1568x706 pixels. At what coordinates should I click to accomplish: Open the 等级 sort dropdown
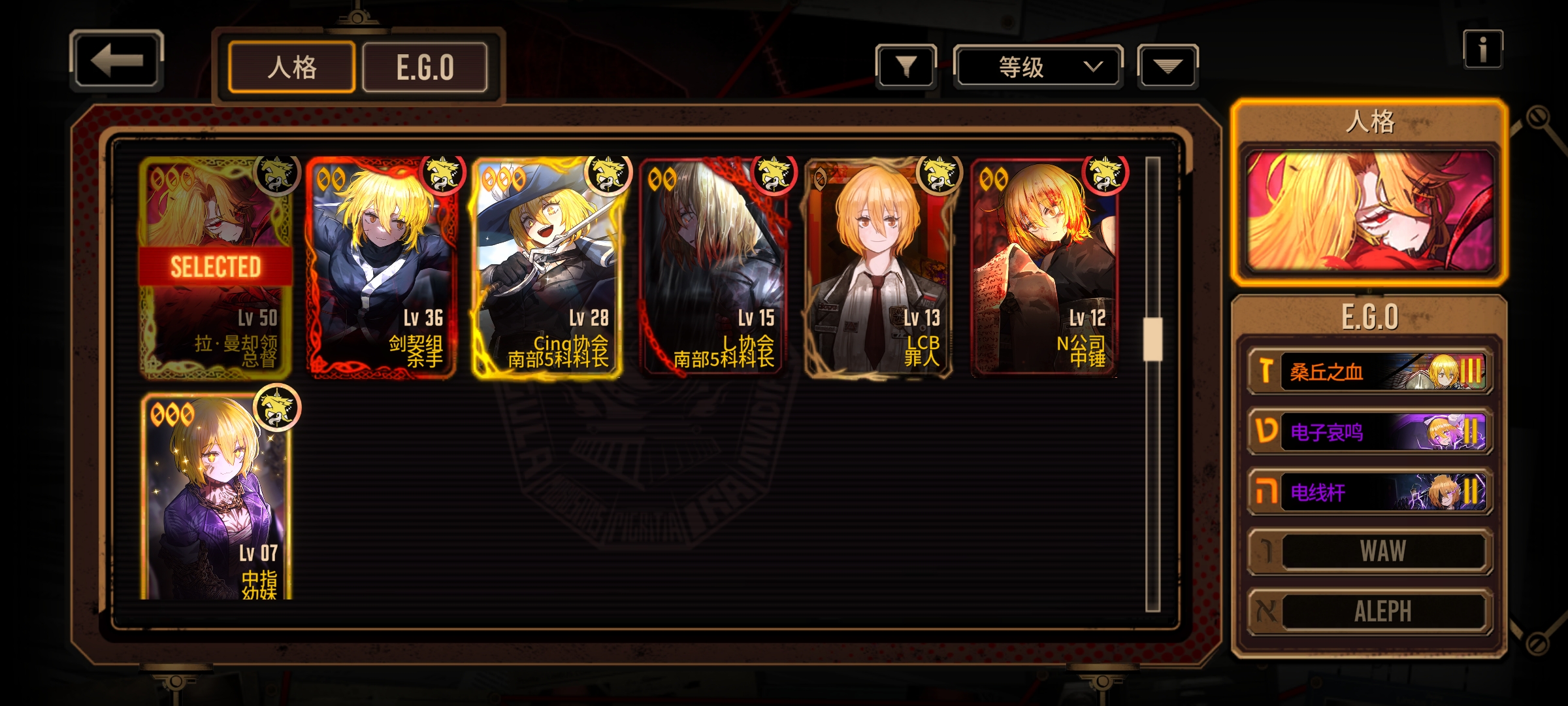[1038, 66]
